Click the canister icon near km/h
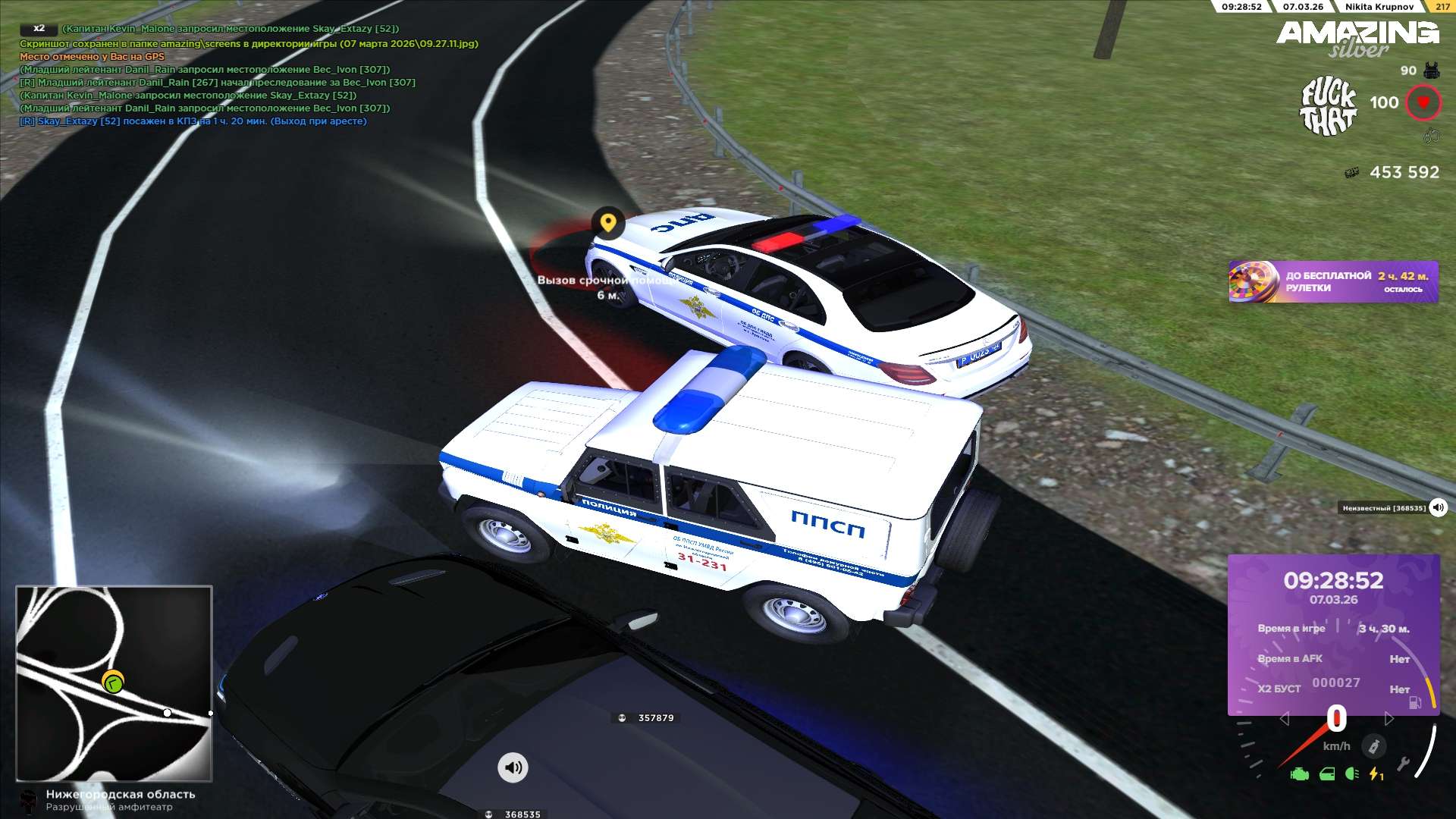The width and height of the screenshot is (1456, 819). click(x=1373, y=747)
